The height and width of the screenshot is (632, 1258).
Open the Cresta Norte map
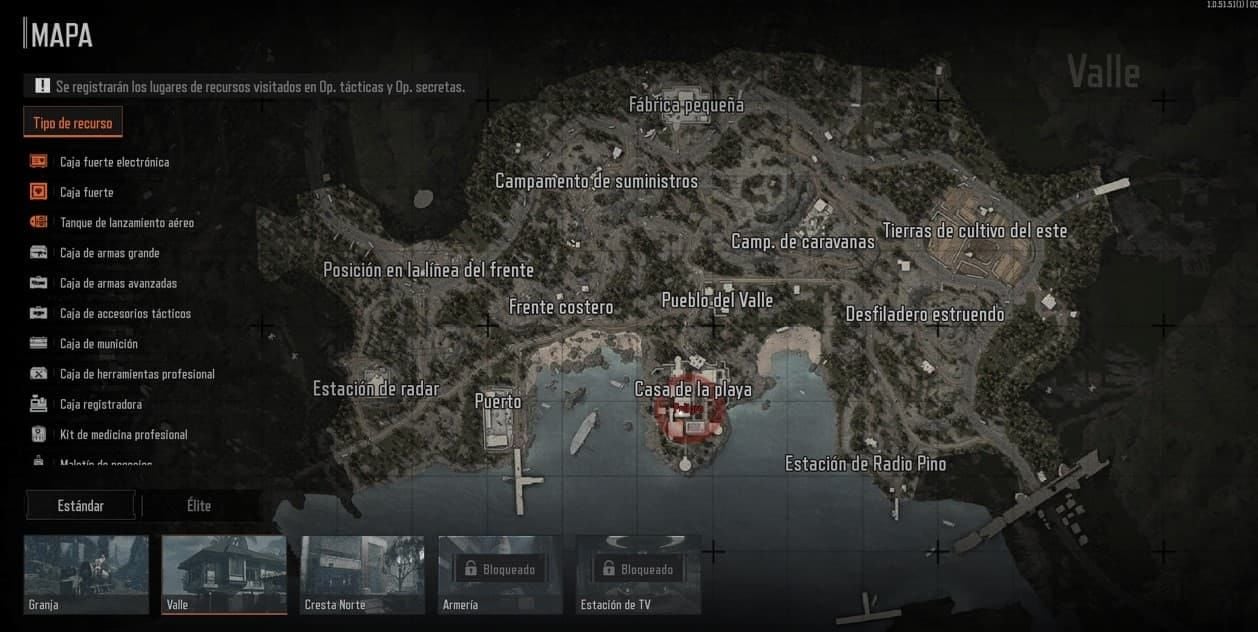point(362,574)
